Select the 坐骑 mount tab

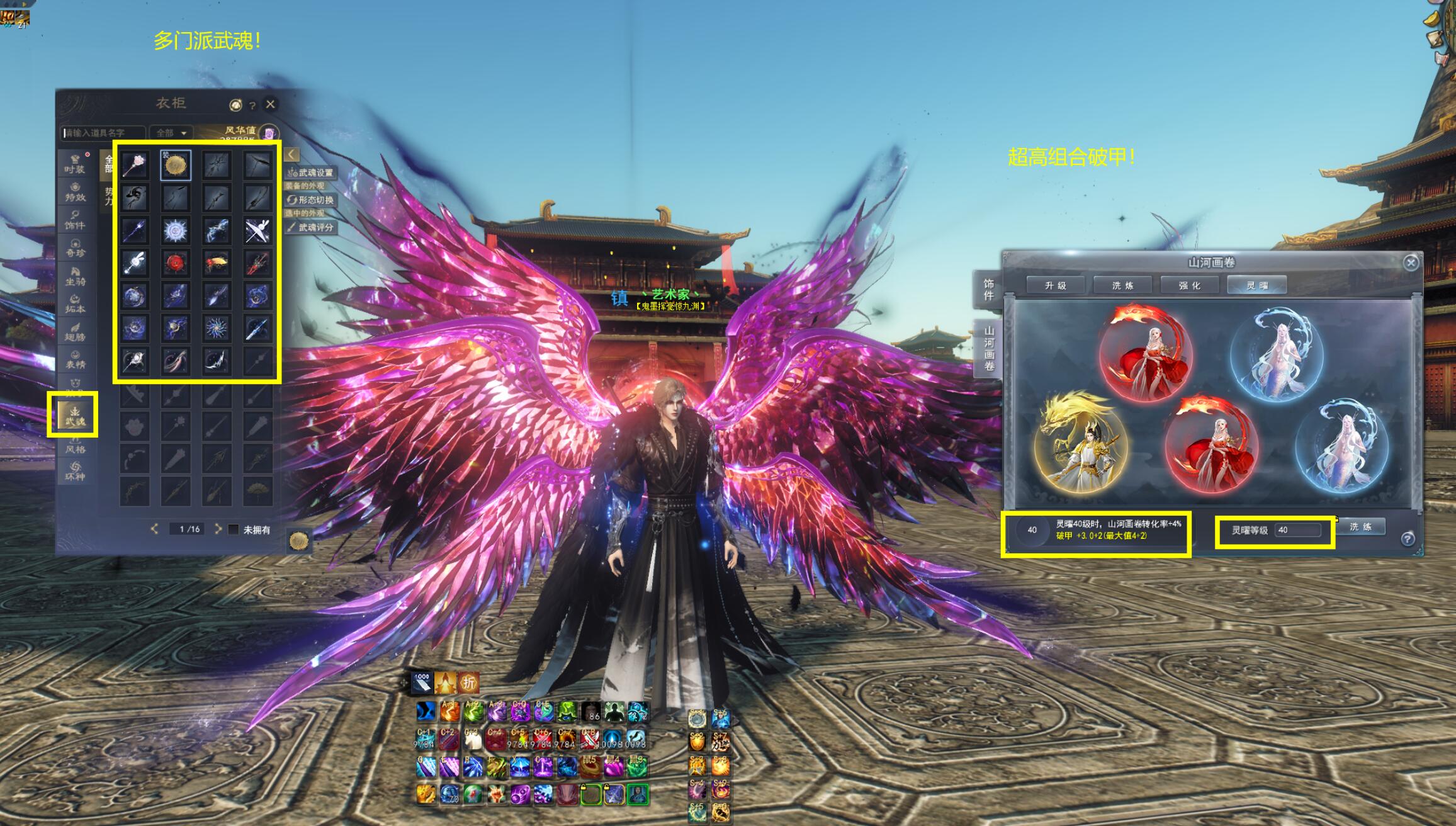click(74, 276)
